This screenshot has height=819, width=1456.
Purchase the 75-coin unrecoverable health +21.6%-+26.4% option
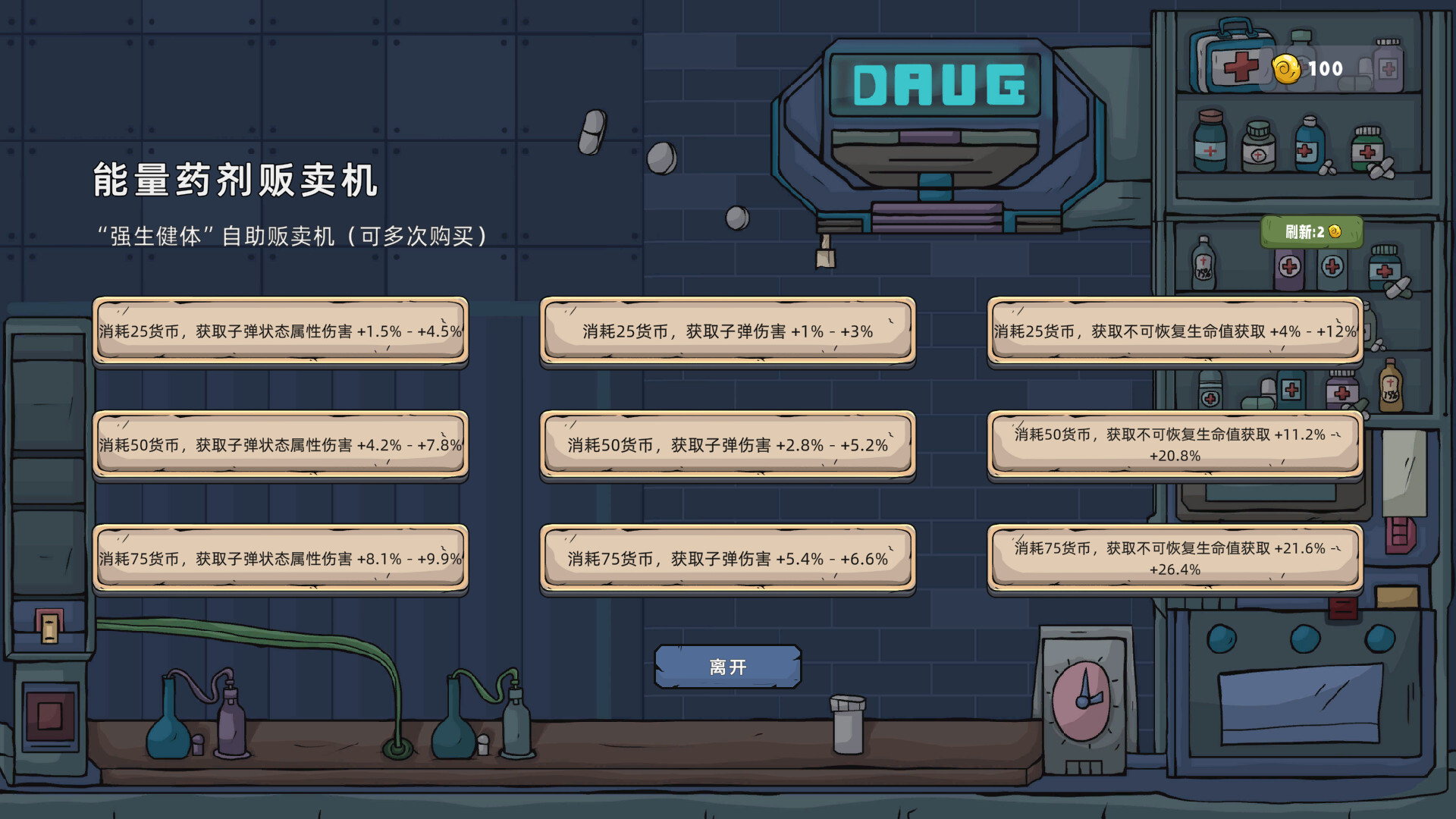tap(1172, 560)
